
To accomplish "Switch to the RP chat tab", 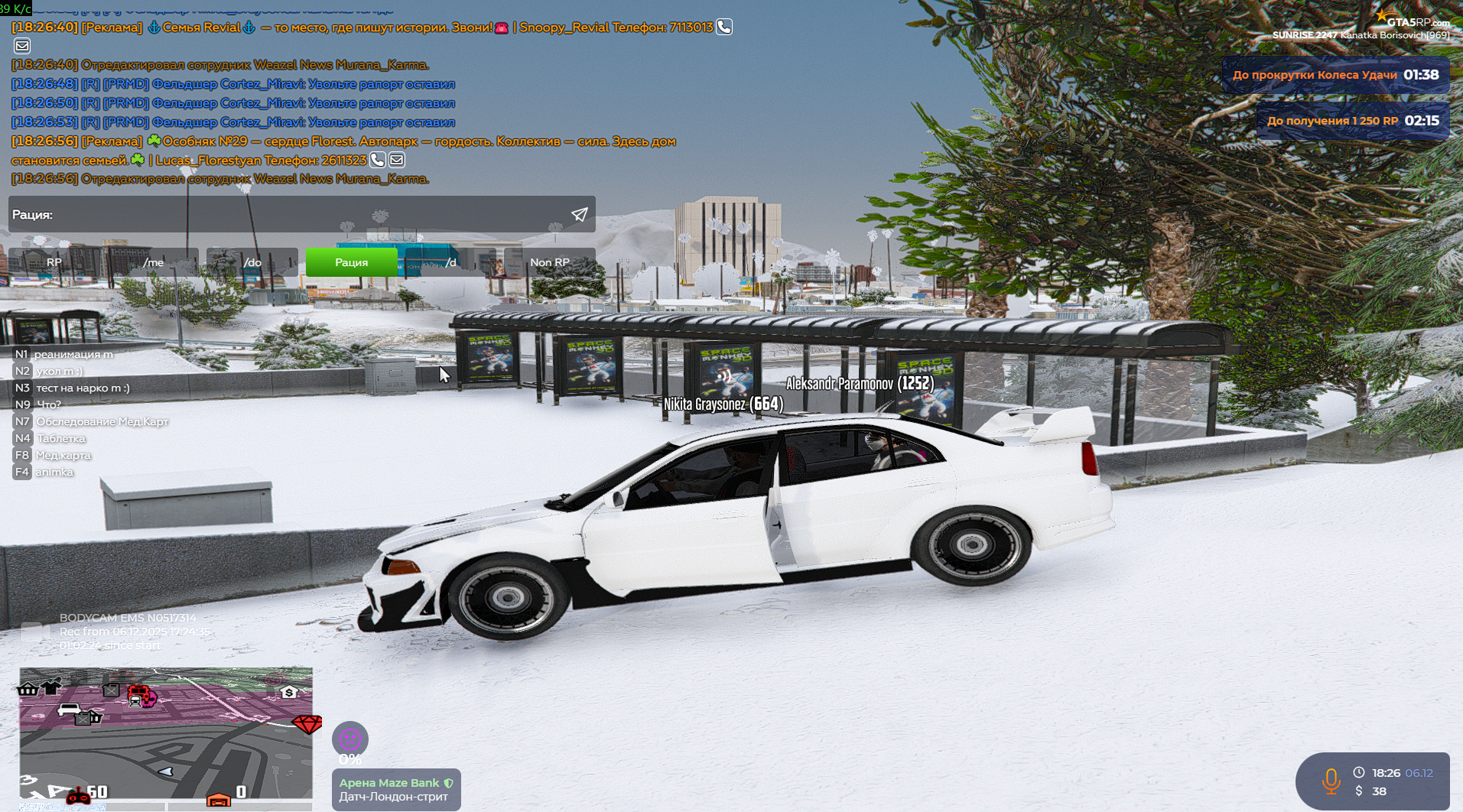I will coord(54,262).
